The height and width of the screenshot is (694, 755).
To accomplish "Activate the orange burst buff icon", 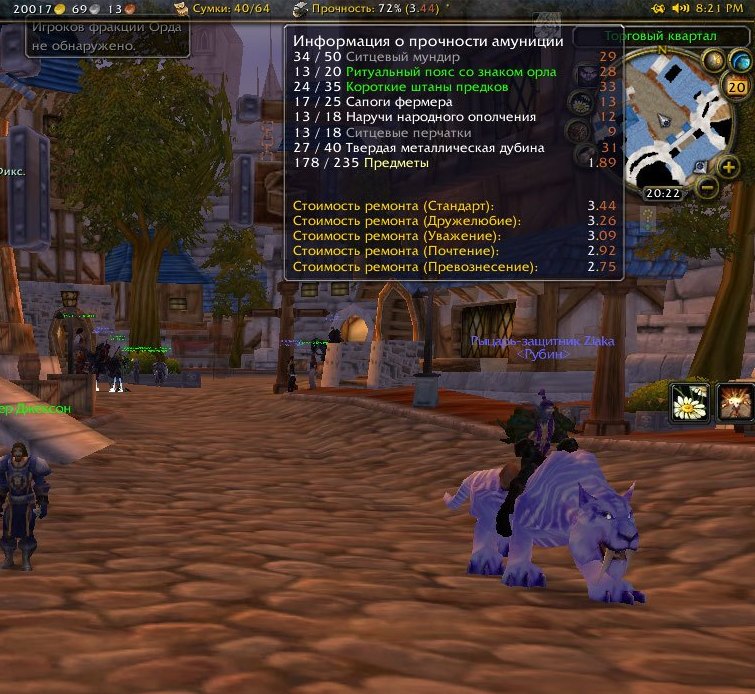I will (736, 401).
